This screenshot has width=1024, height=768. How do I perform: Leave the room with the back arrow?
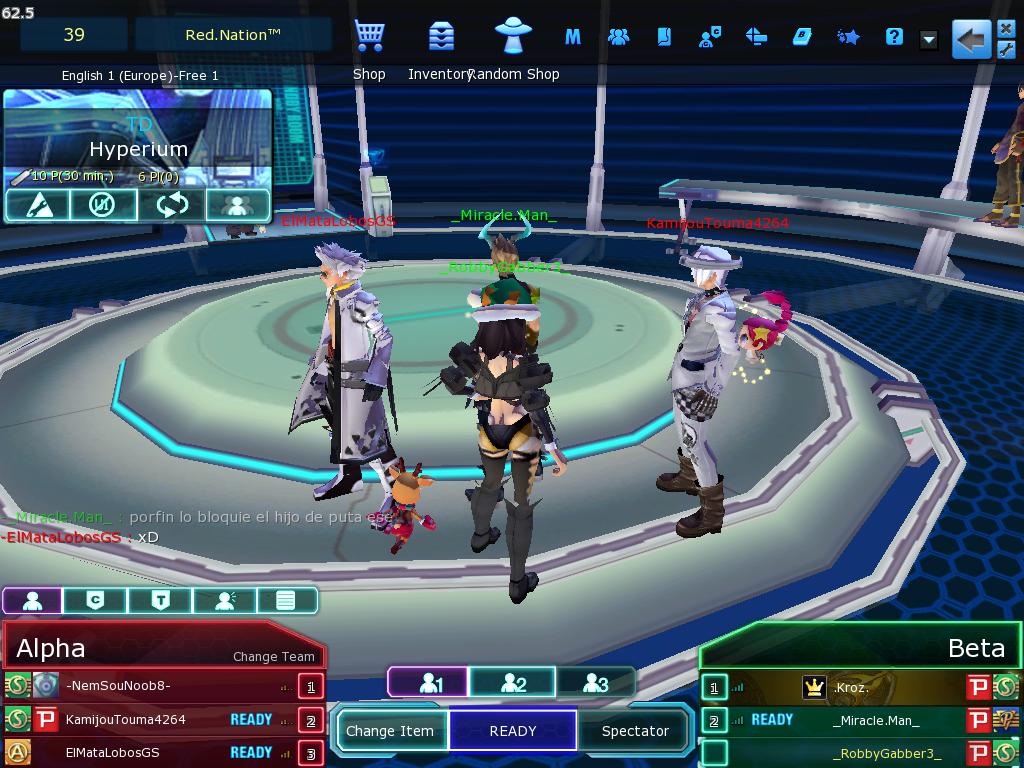969,40
